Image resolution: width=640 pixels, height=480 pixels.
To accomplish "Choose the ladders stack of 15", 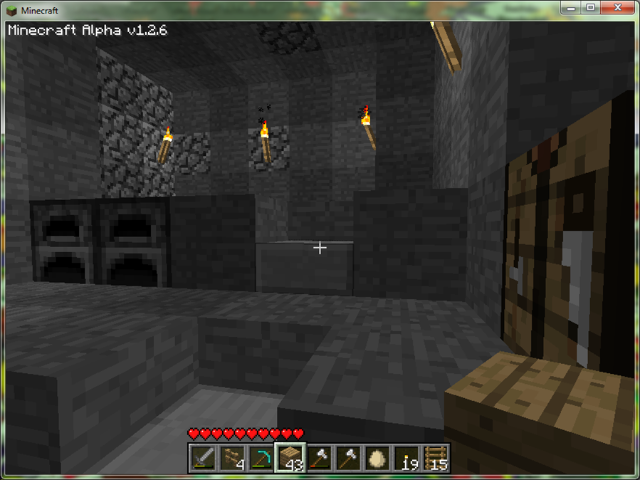I will 436,458.
